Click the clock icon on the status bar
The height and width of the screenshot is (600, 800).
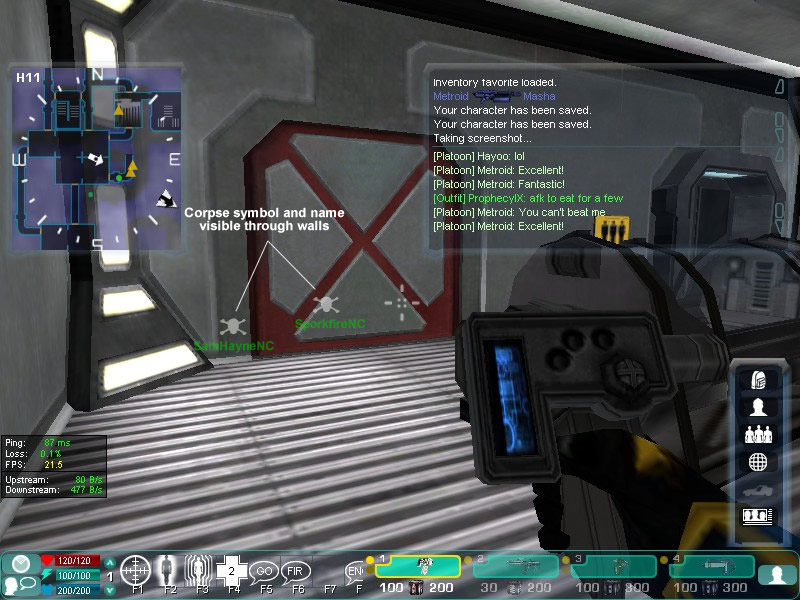(21, 564)
